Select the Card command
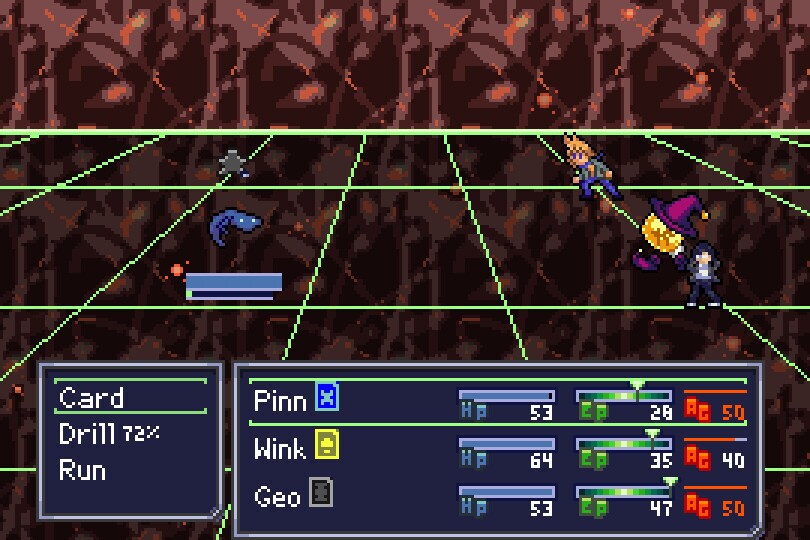This screenshot has width=810, height=540. click(92, 398)
